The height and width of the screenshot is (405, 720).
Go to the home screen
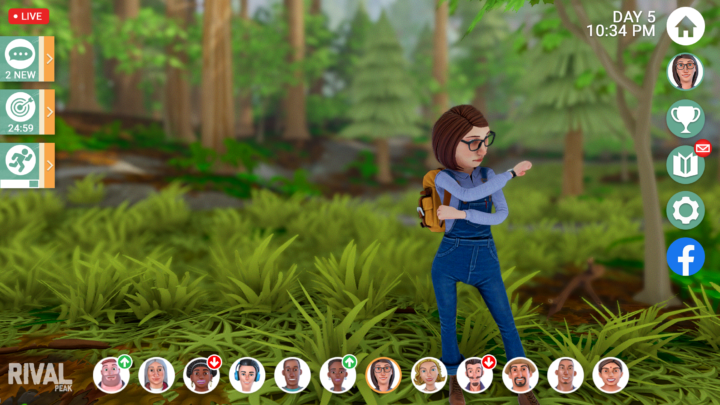685,26
